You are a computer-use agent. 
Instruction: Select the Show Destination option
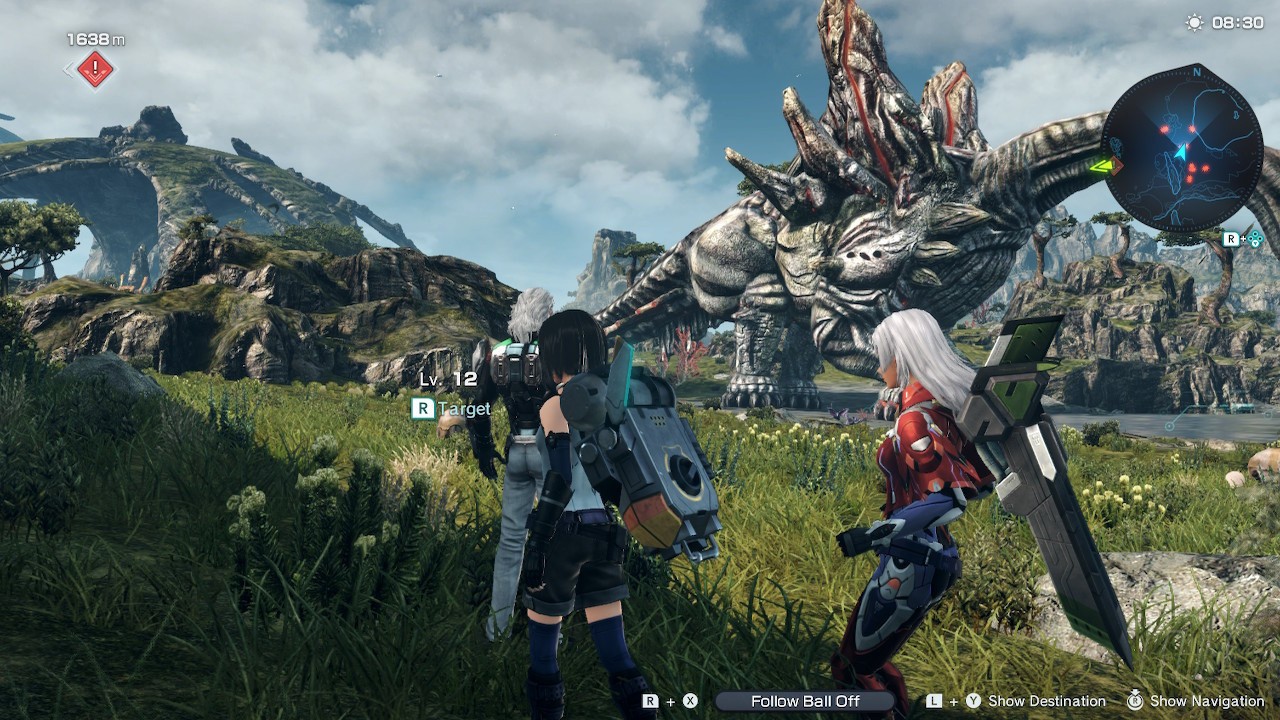(x=1046, y=701)
